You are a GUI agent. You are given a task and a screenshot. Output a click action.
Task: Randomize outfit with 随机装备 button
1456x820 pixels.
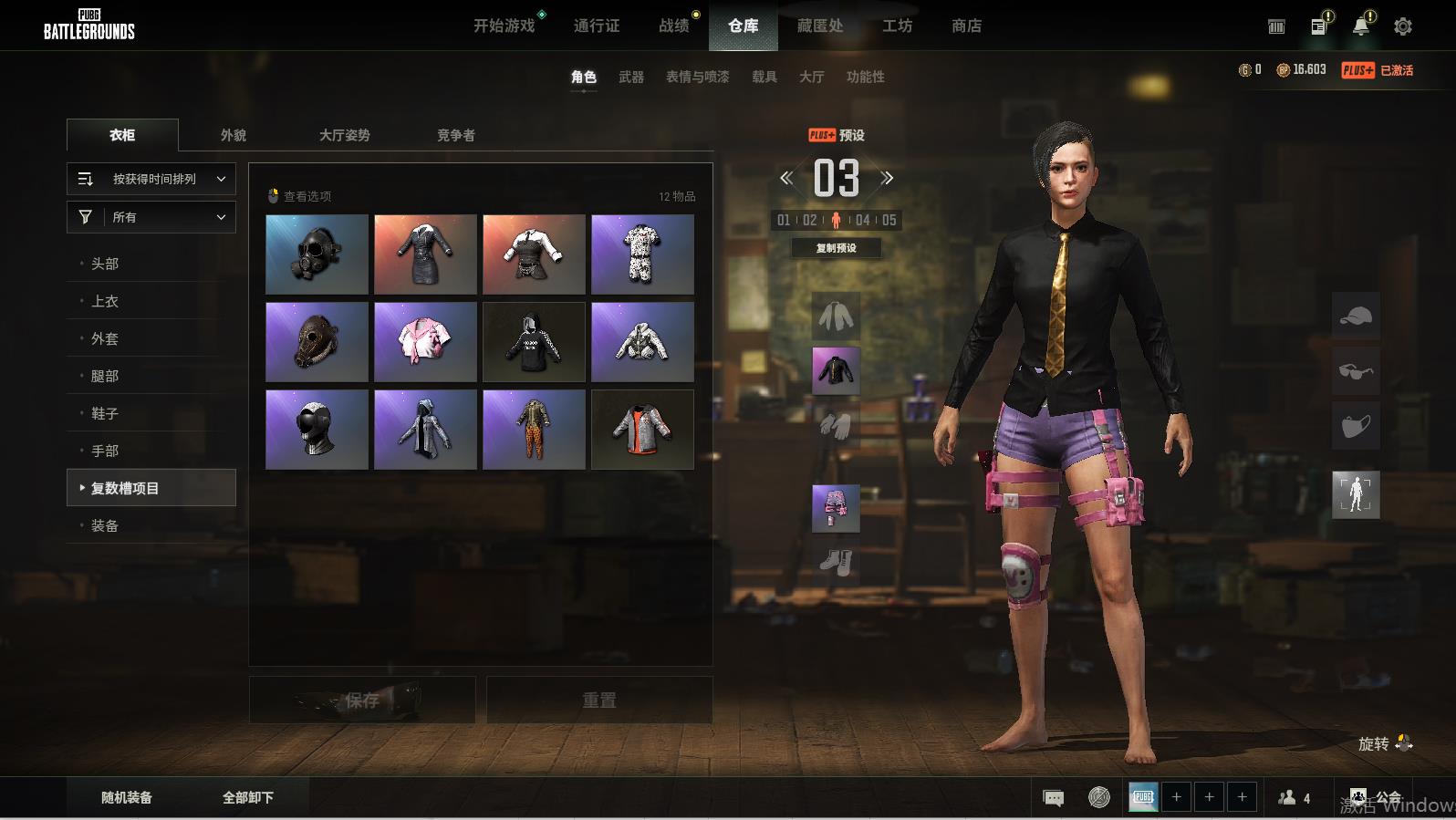click(127, 797)
